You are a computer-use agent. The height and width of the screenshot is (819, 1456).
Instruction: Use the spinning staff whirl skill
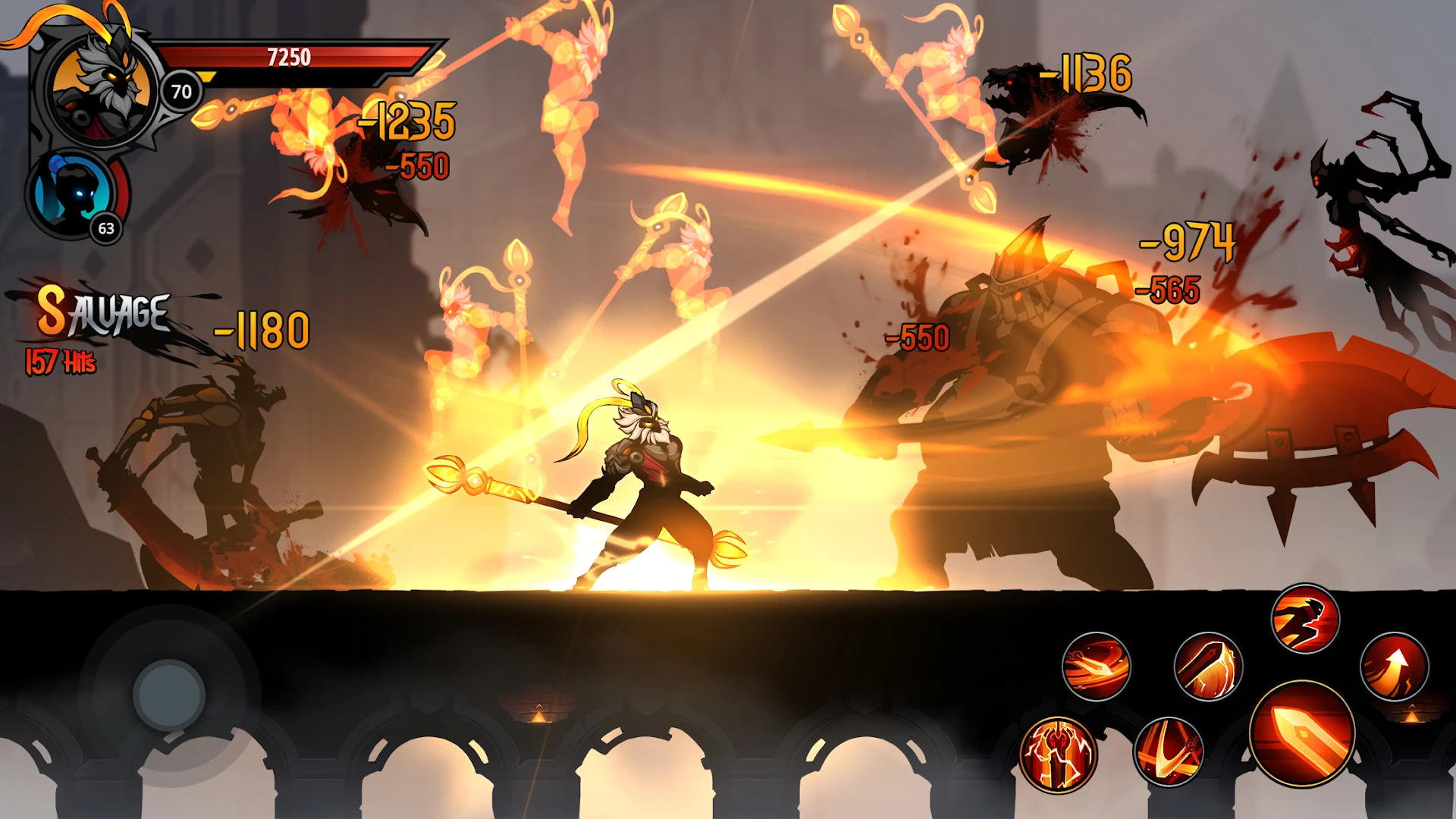tap(1096, 667)
